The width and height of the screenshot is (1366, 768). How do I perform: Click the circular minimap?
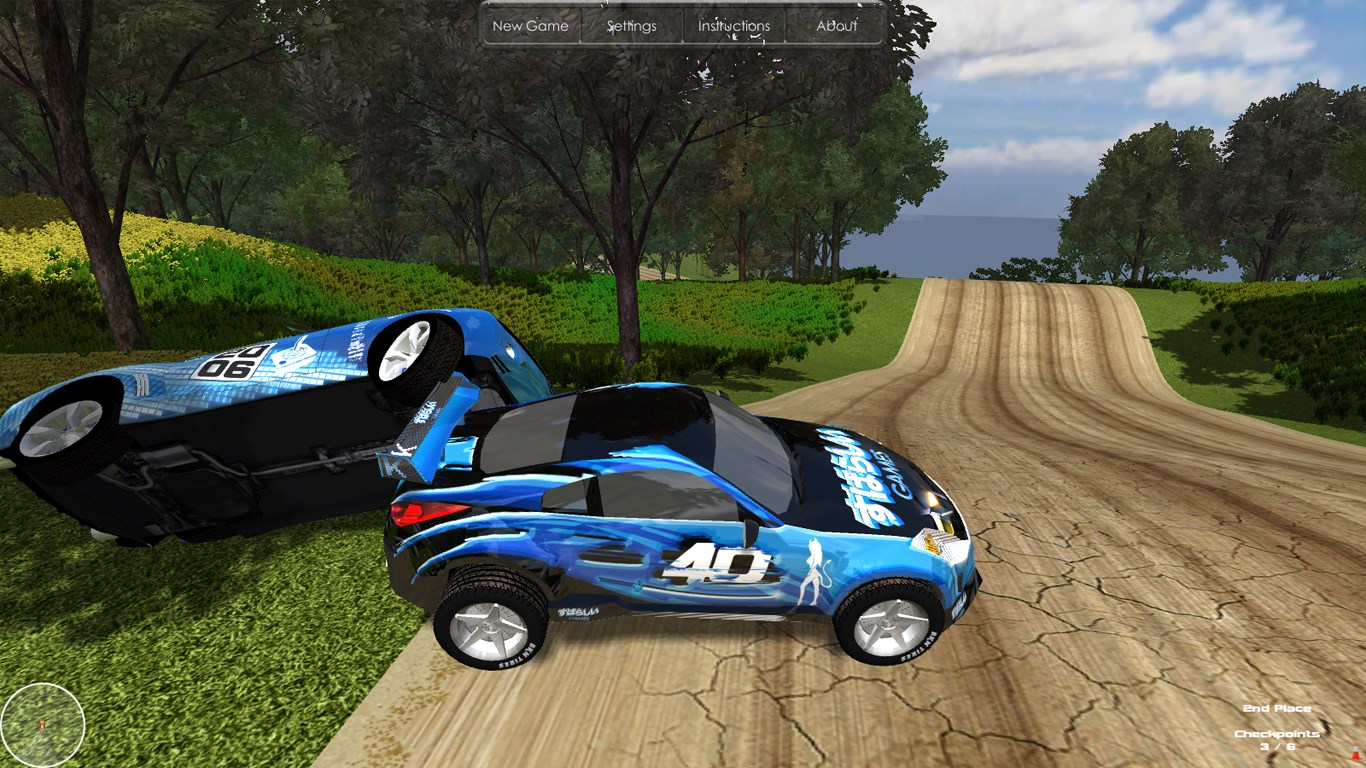(x=43, y=724)
